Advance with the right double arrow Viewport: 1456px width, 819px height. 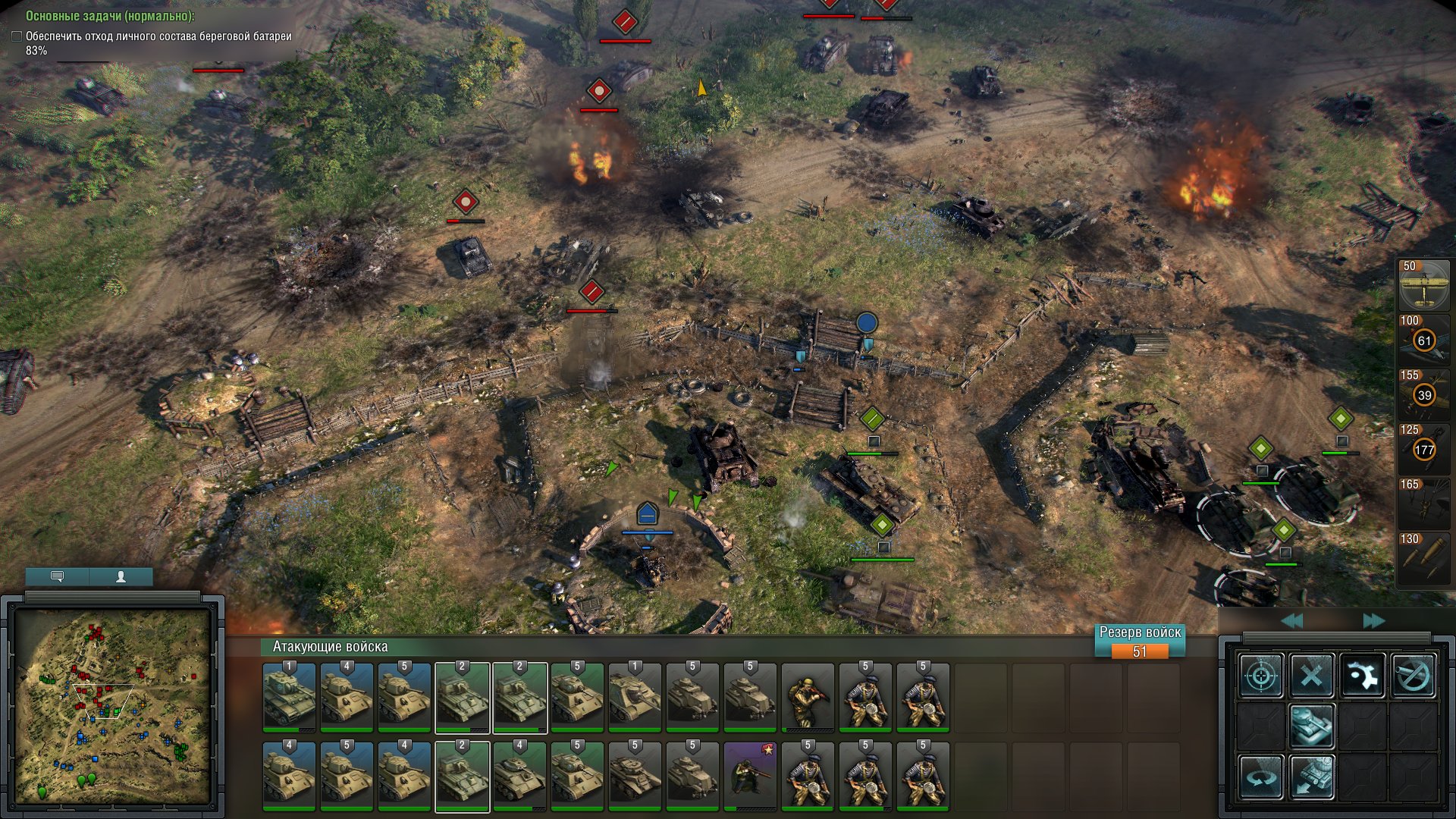coord(1373,621)
